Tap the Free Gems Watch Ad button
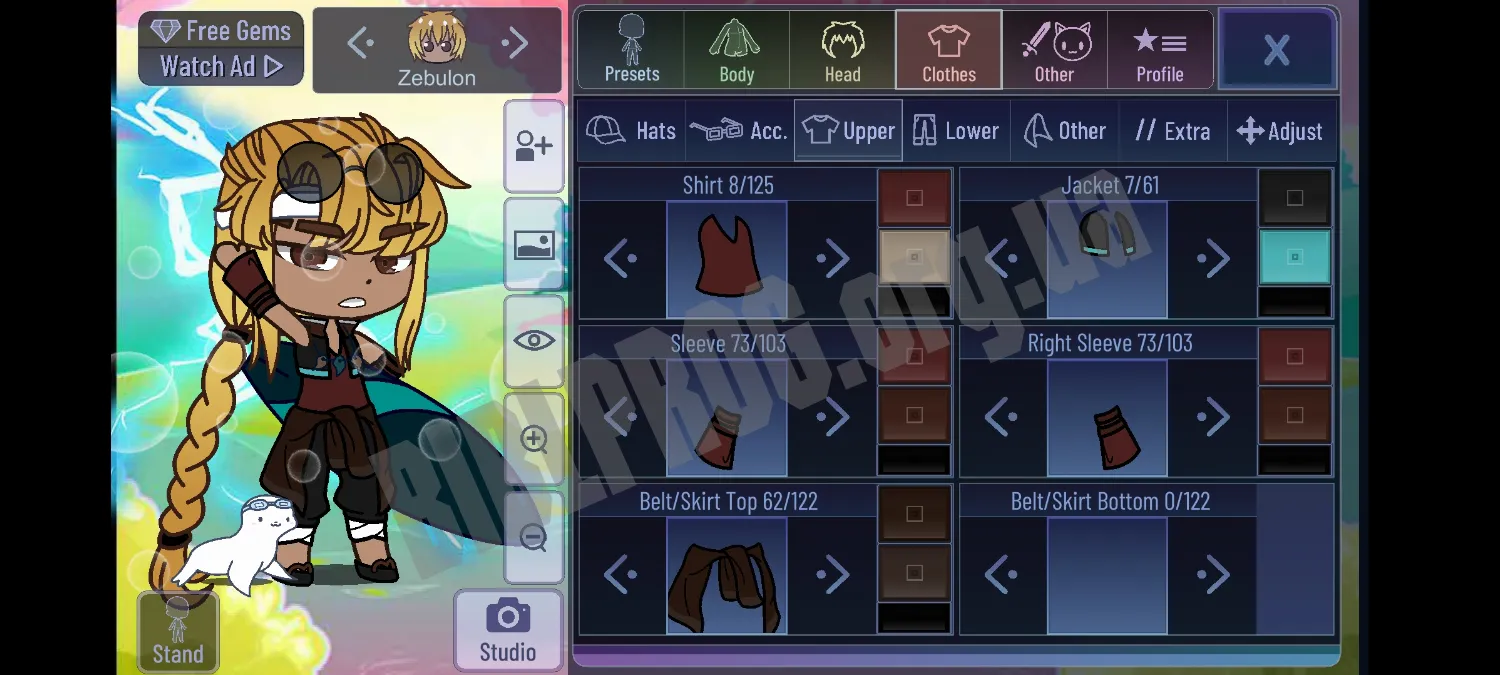 221,49
